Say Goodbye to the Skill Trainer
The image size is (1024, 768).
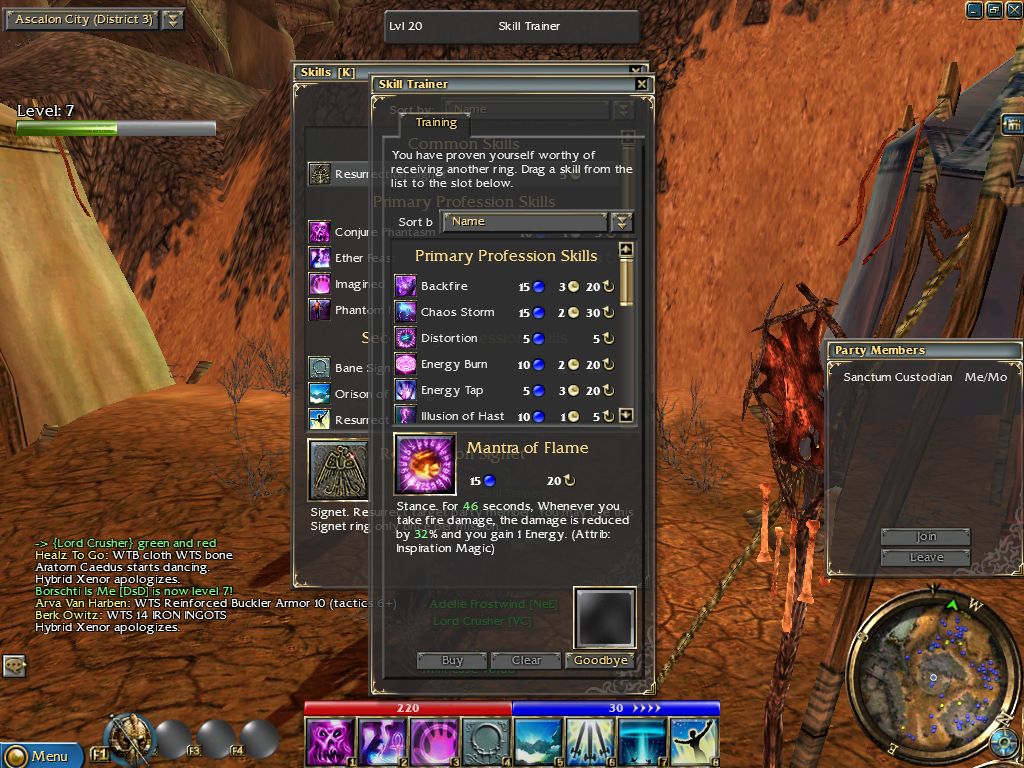coord(601,660)
